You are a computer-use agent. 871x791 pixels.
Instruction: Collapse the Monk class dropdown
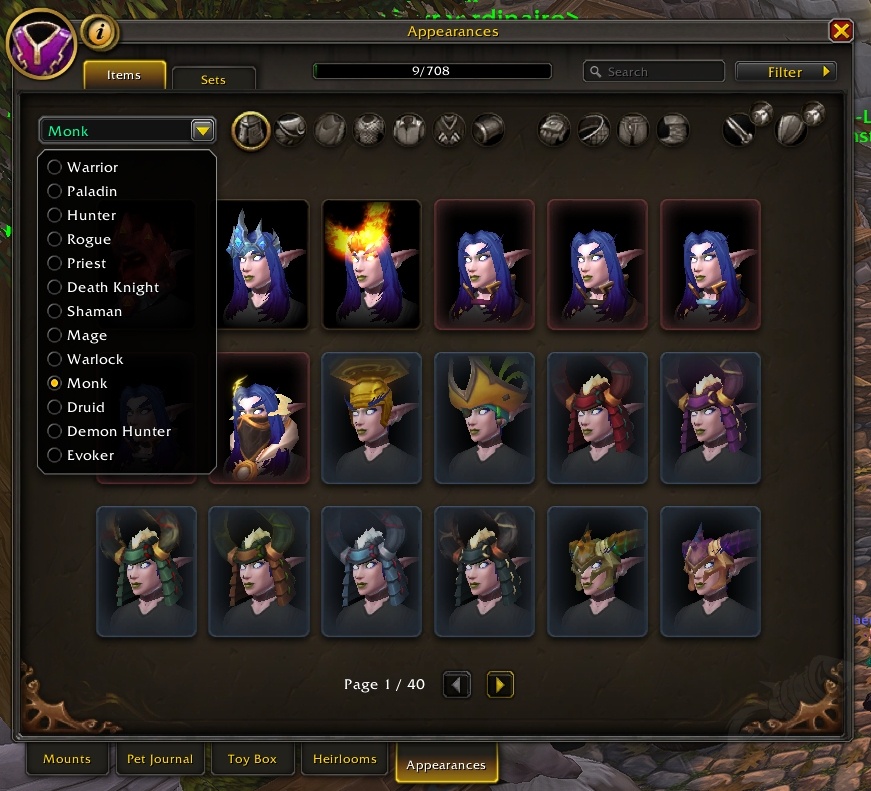pyautogui.click(x=203, y=131)
